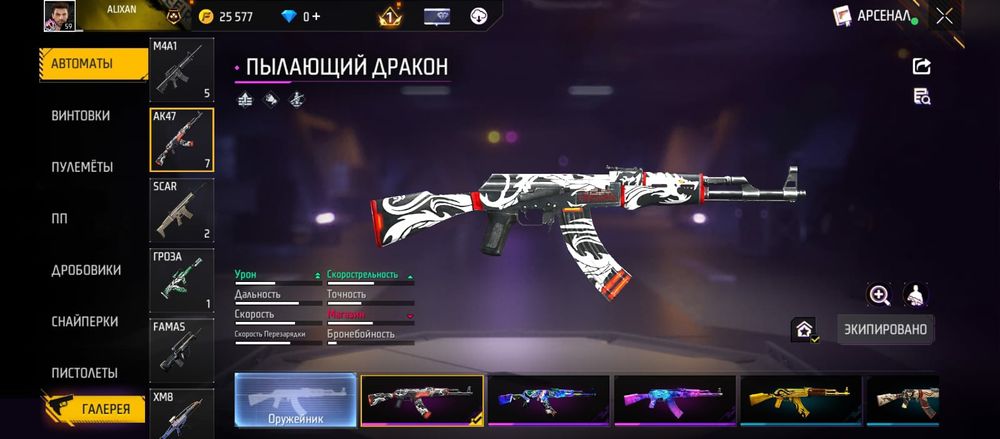Switch to the Винтовки category
This screenshot has width=1000, height=439.
pyautogui.click(x=81, y=116)
